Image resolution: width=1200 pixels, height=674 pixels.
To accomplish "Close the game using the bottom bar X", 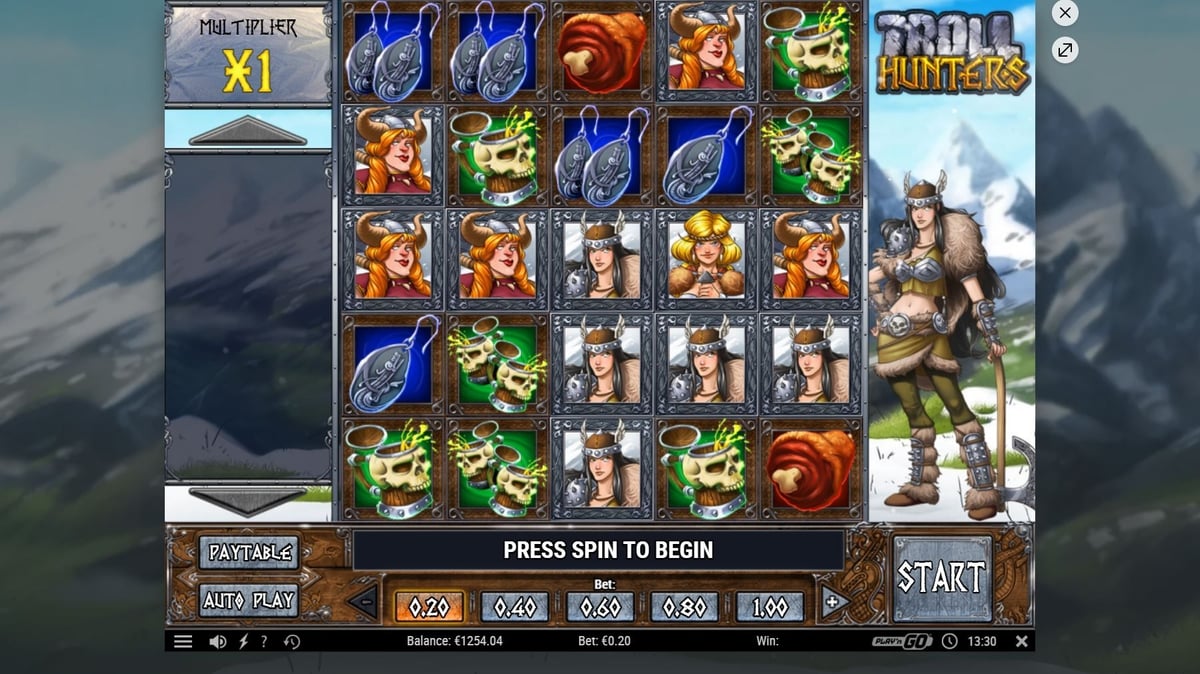I will coord(1021,641).
